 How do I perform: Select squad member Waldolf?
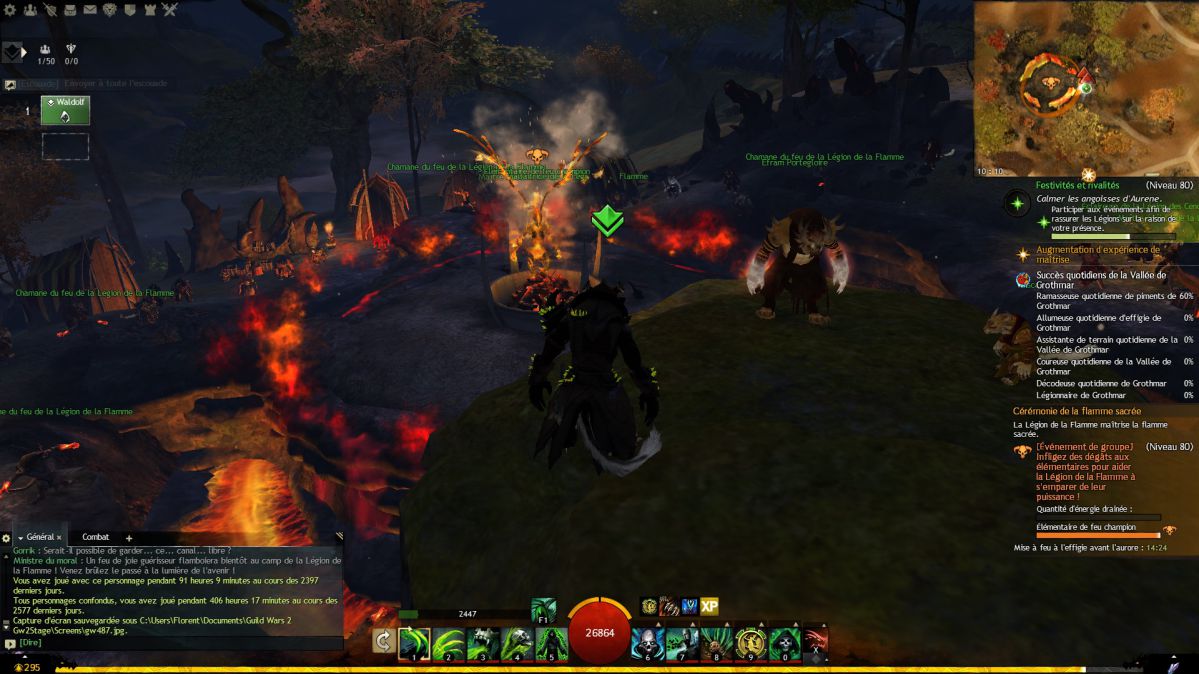(65, 110)
